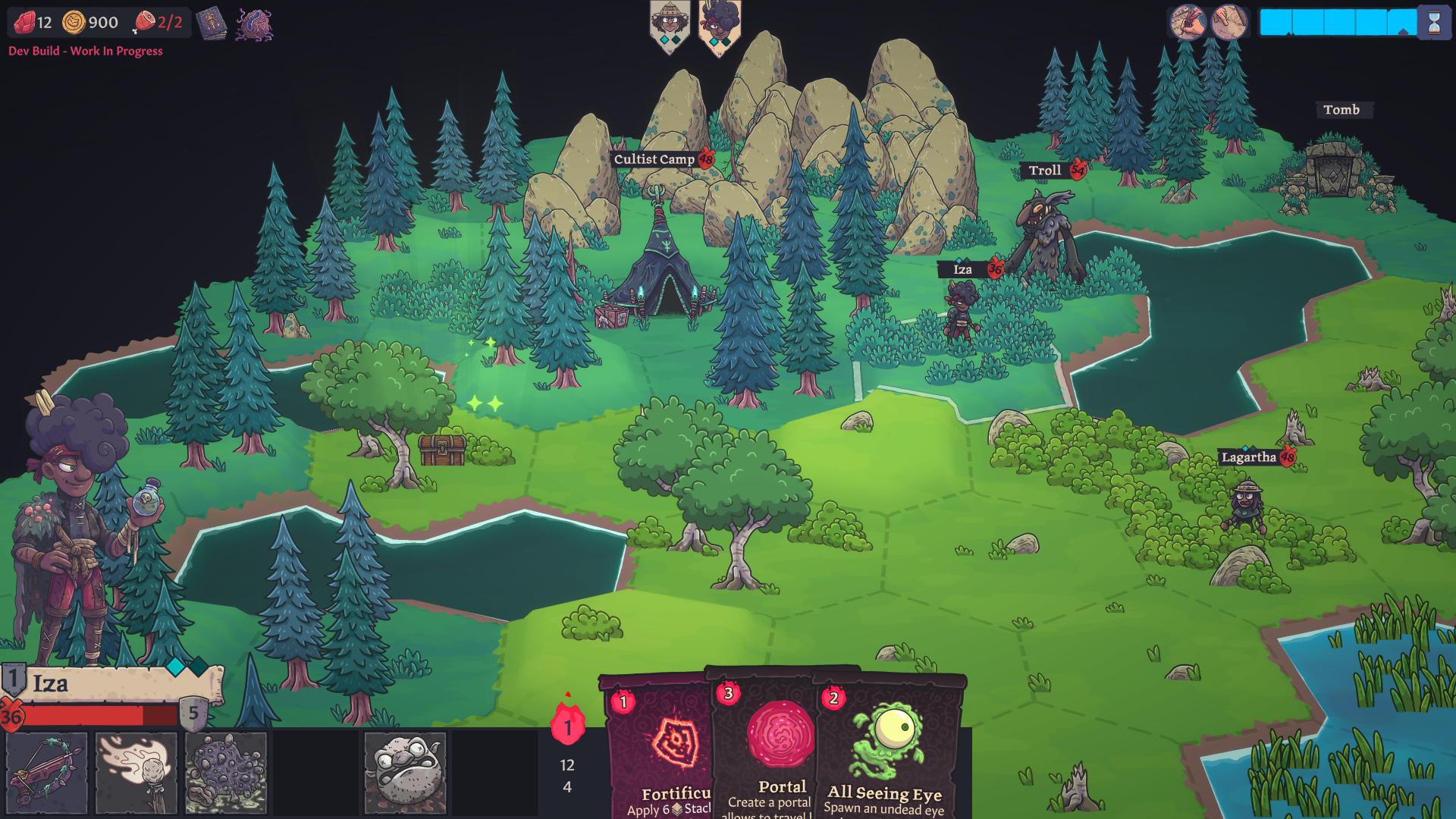Select Lagartha's hat-wearing portrait banner
Viewport: 1456px width, 819px height.
[x=670, y=26]
